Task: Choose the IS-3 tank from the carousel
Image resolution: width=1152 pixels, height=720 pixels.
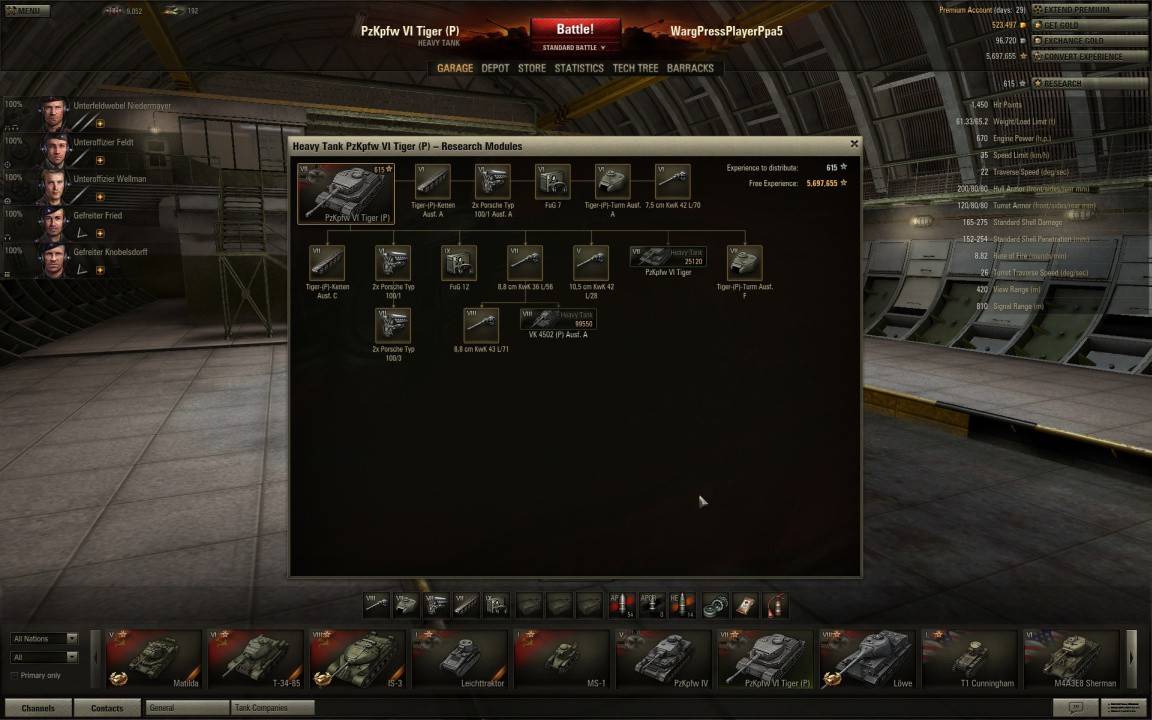Action: 356,660
